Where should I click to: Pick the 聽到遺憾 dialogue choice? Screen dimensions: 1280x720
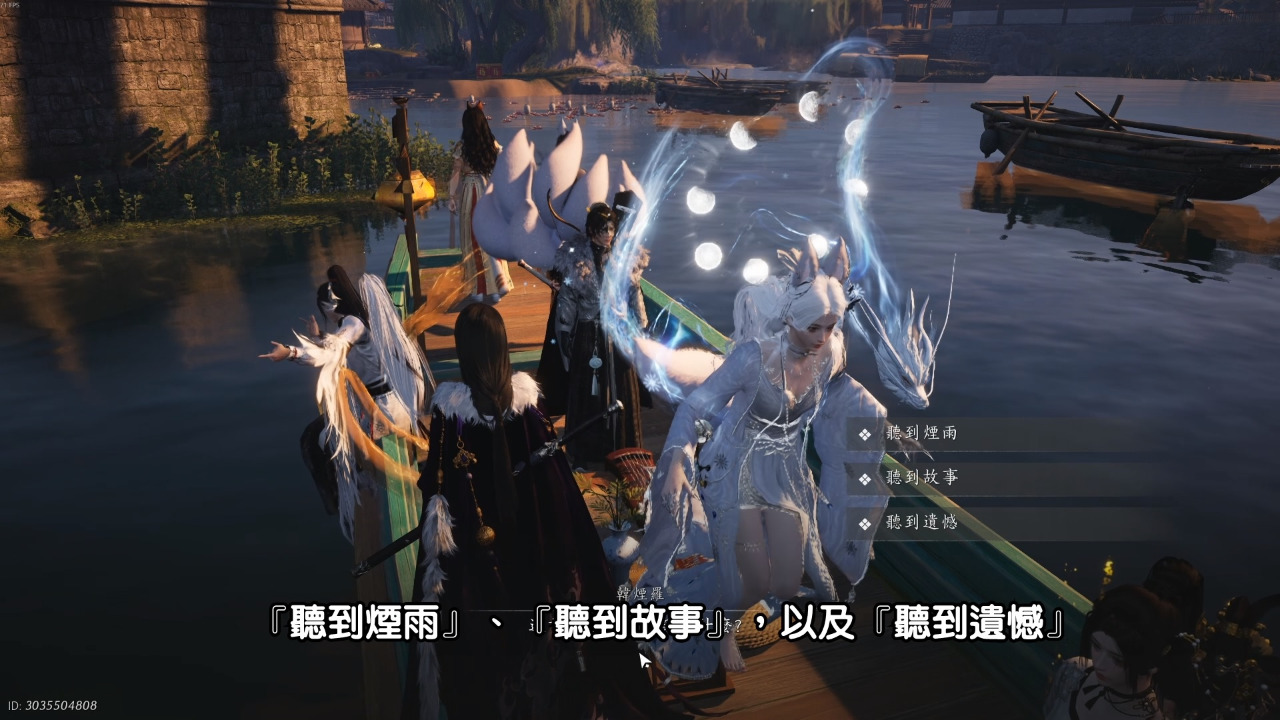tap(921, 522)
